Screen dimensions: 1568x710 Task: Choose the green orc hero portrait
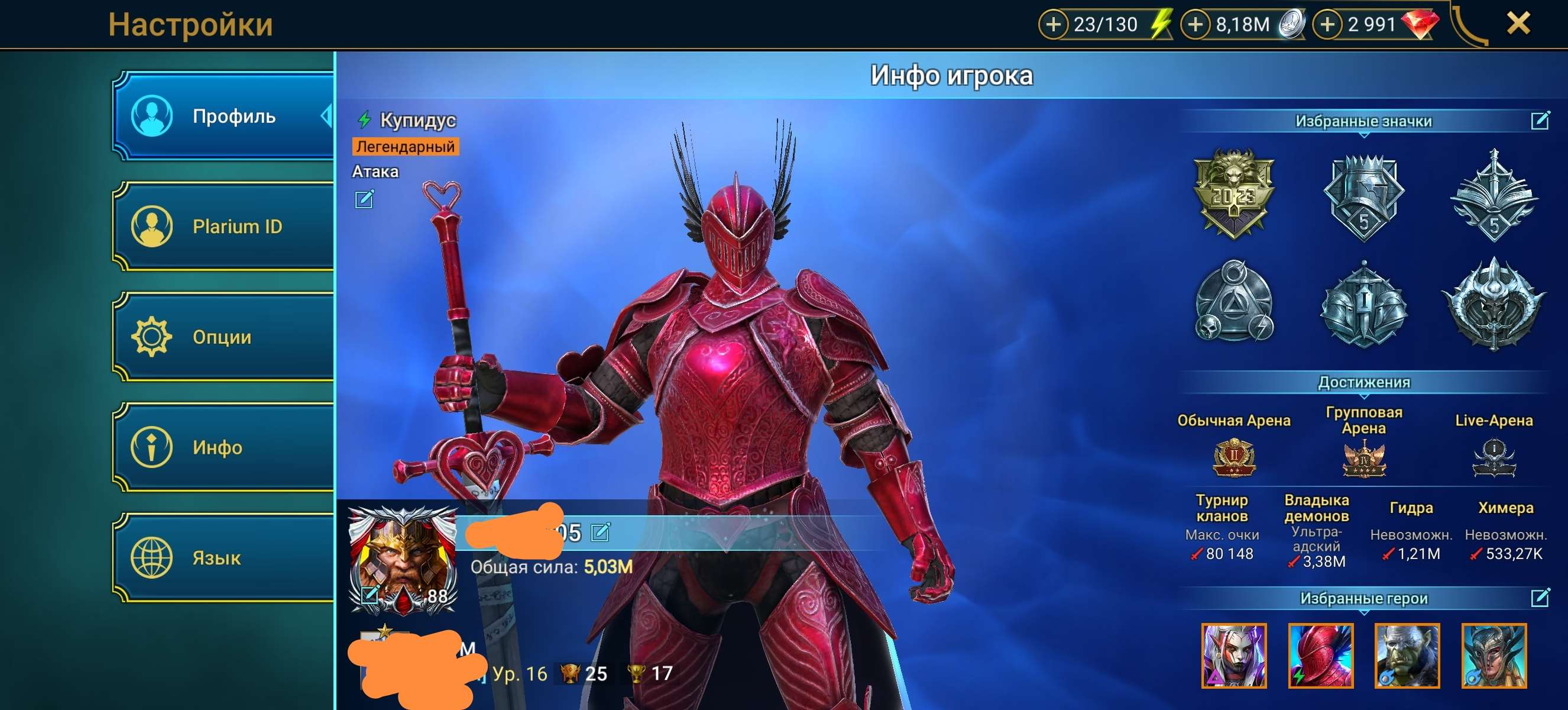pos(1407,656)
